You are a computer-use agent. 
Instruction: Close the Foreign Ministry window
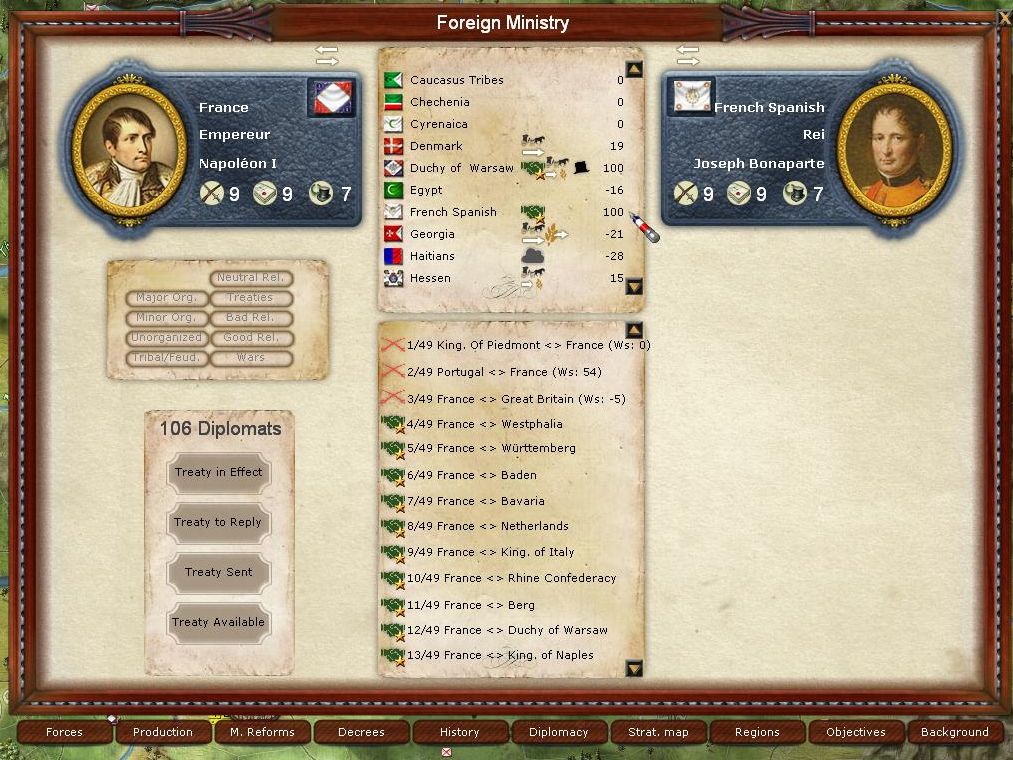pyautogui.click(x=1004, y=17)
